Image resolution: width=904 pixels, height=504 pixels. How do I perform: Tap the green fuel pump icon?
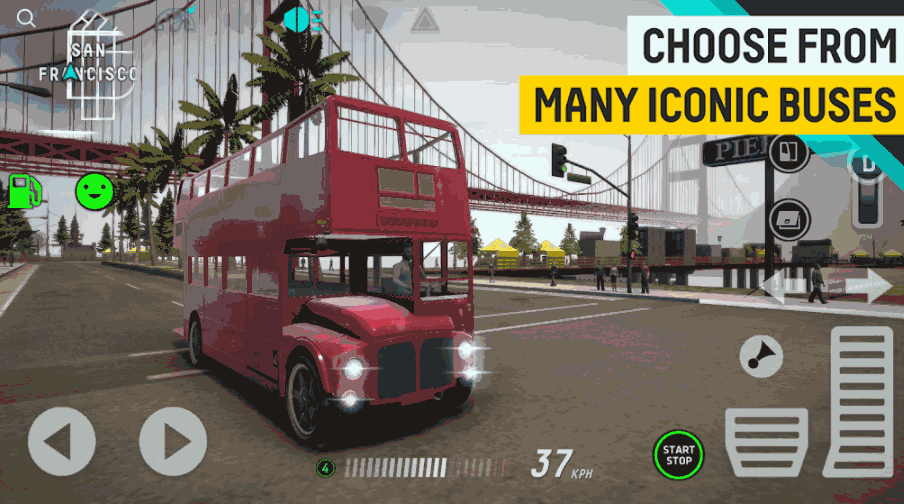[x=24, y=190]
